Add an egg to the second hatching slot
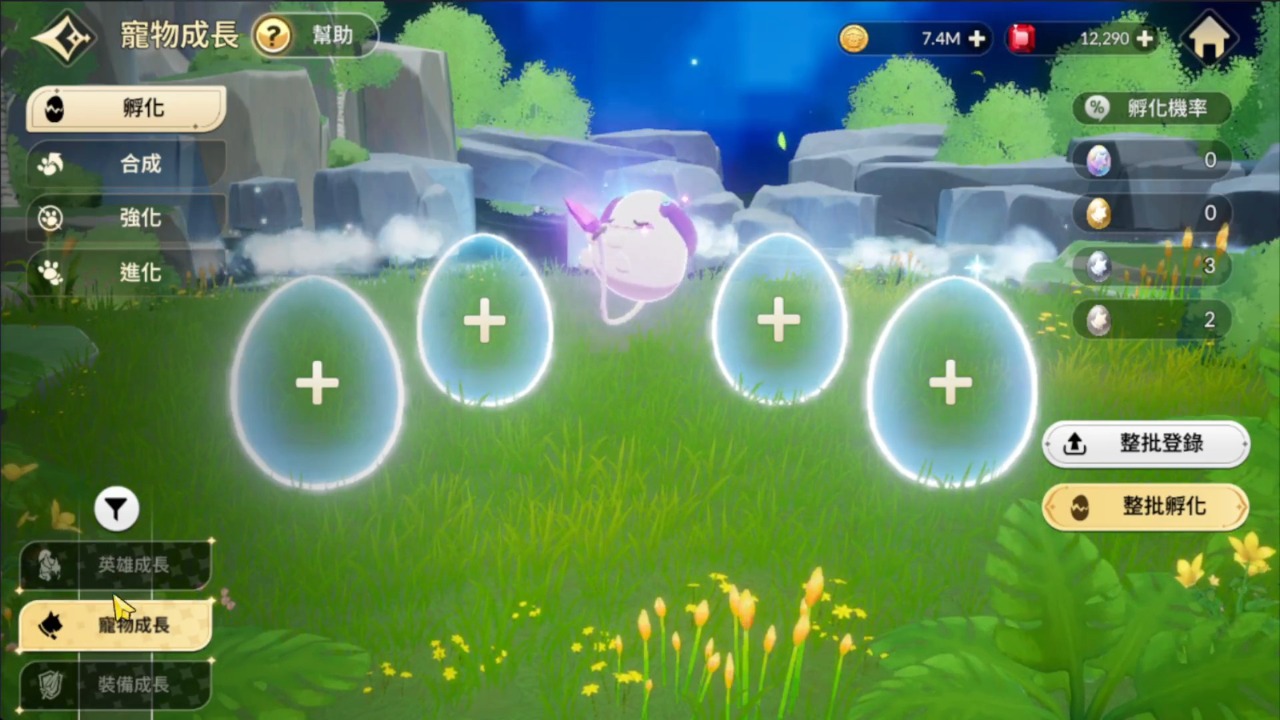Screen dimensions: 1280x720 [x=485, y=320]
